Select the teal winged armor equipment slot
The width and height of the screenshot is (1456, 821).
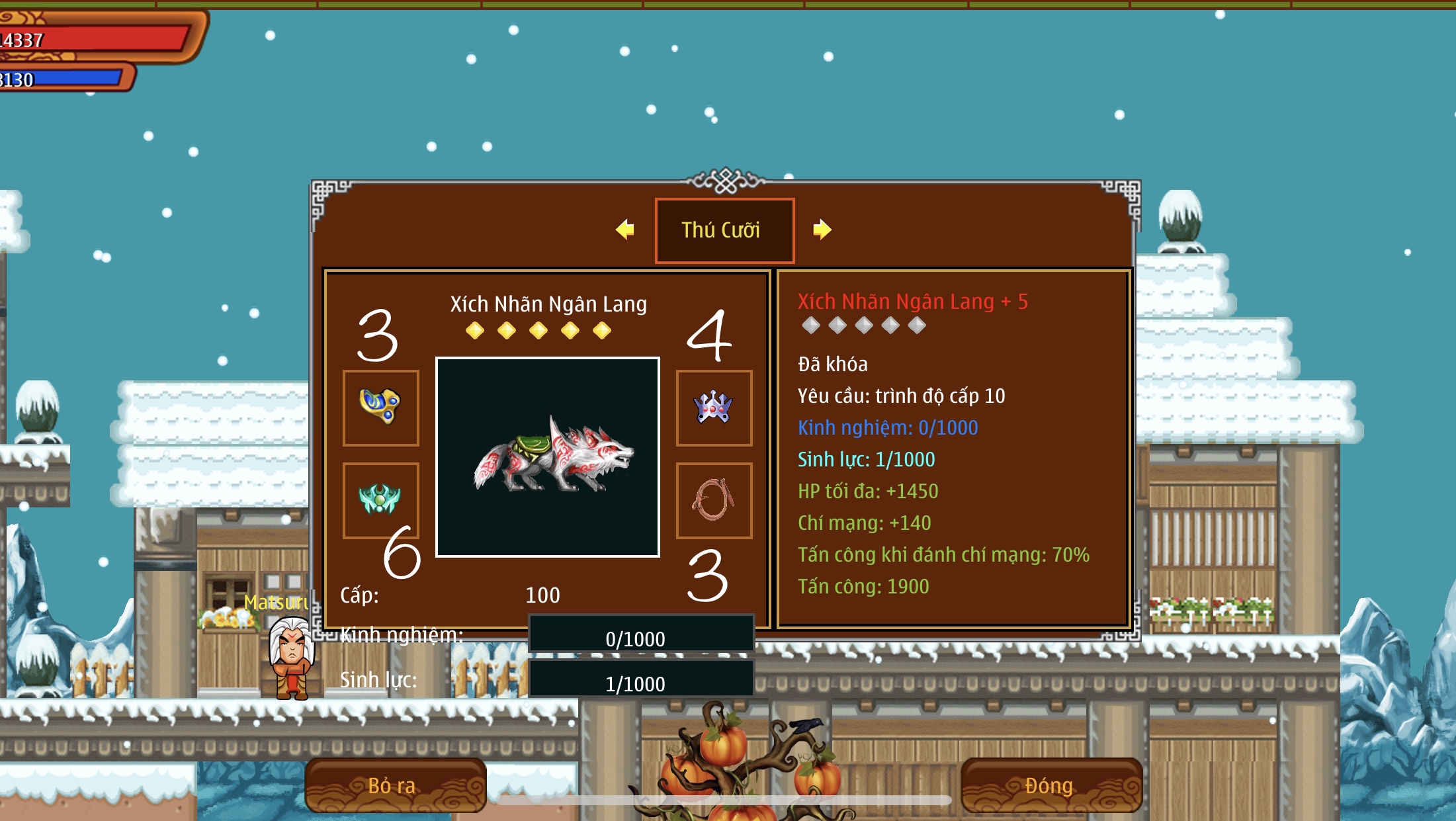tap(380, 499)
